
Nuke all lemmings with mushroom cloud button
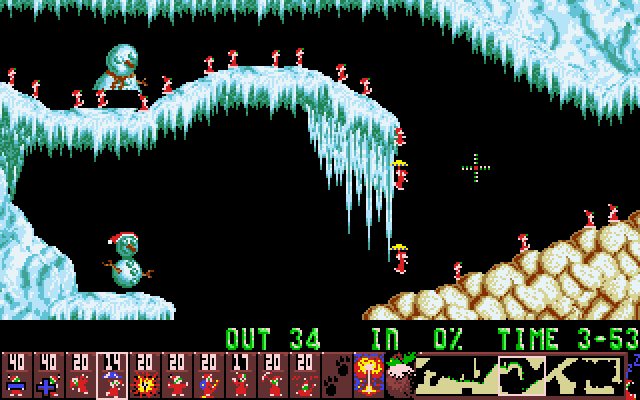tap(368, 375)
